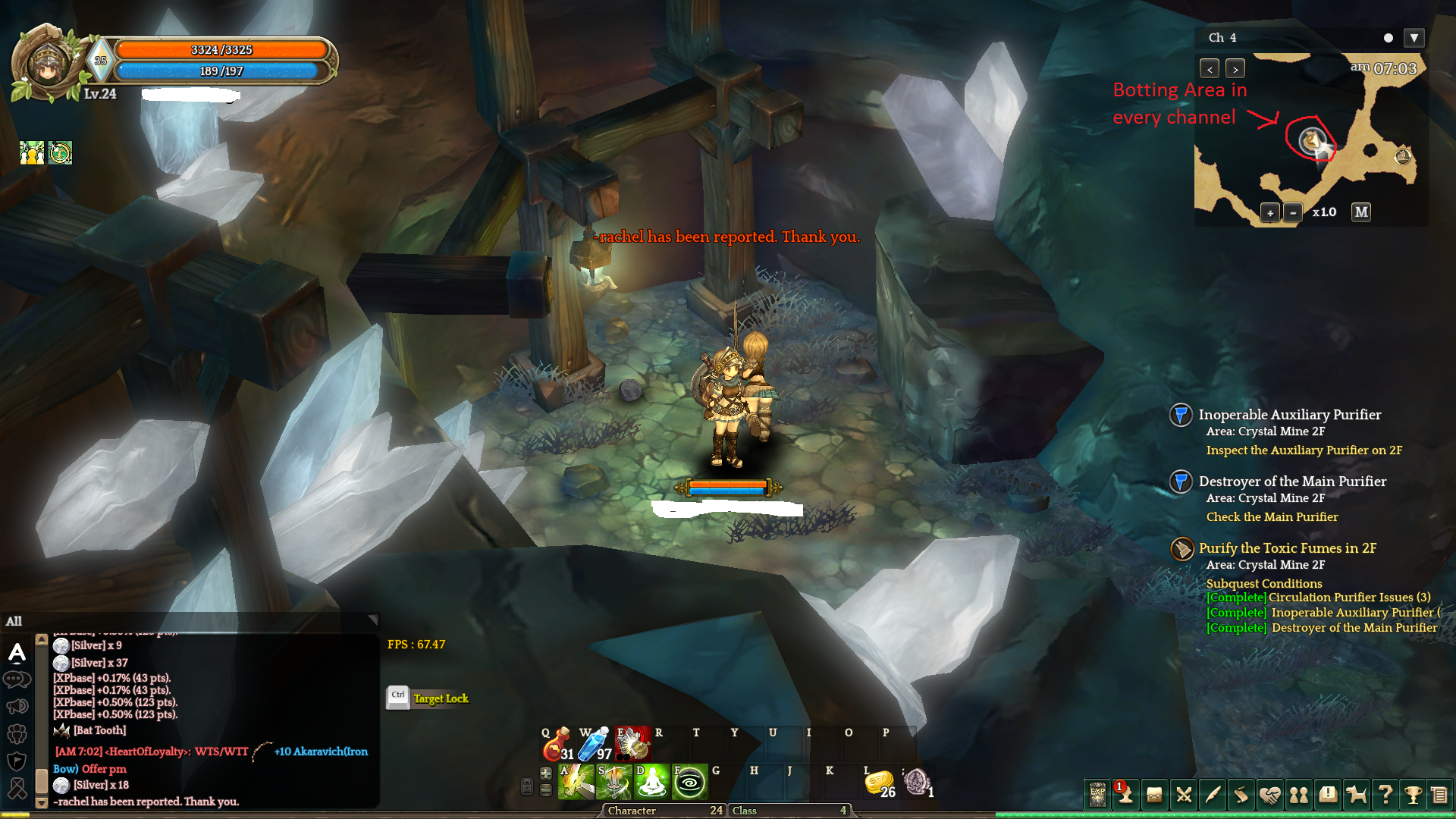Activate the meditating figure skill
Image resolution: width=1456 pixels, height=819 pixels.
[x=651, y=782]
